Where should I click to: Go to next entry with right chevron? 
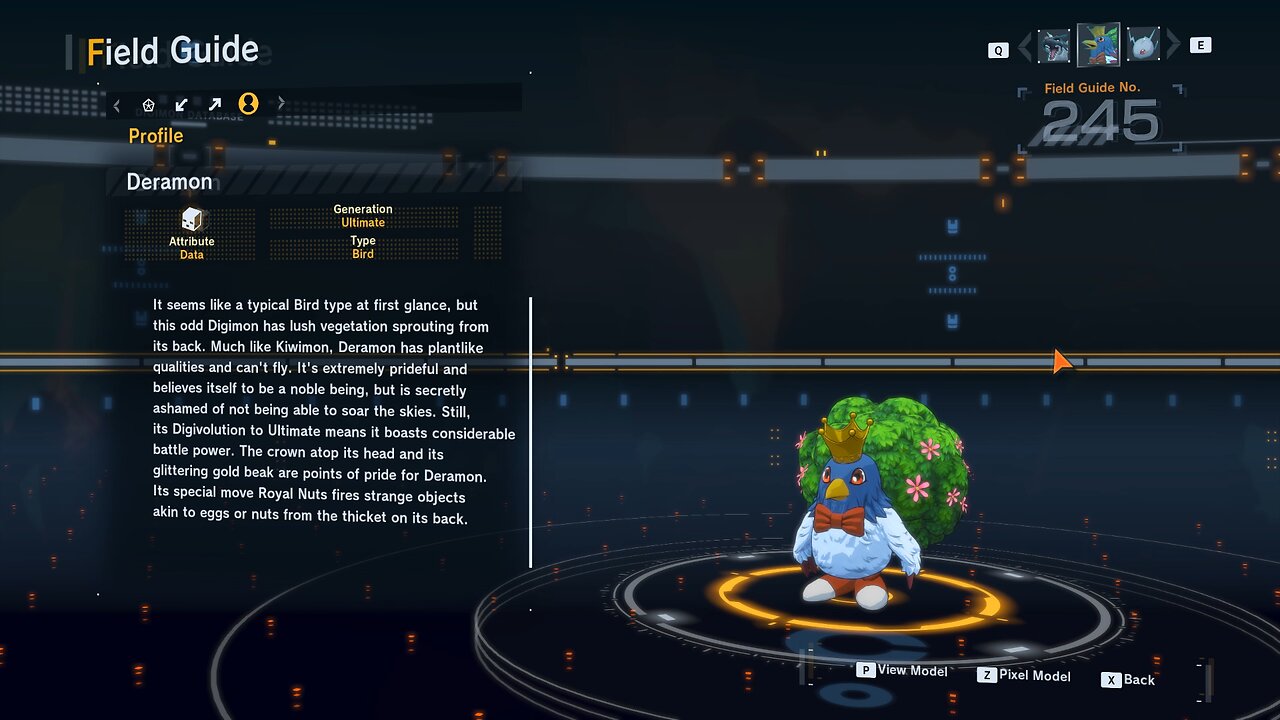[x=1173, y=45]
